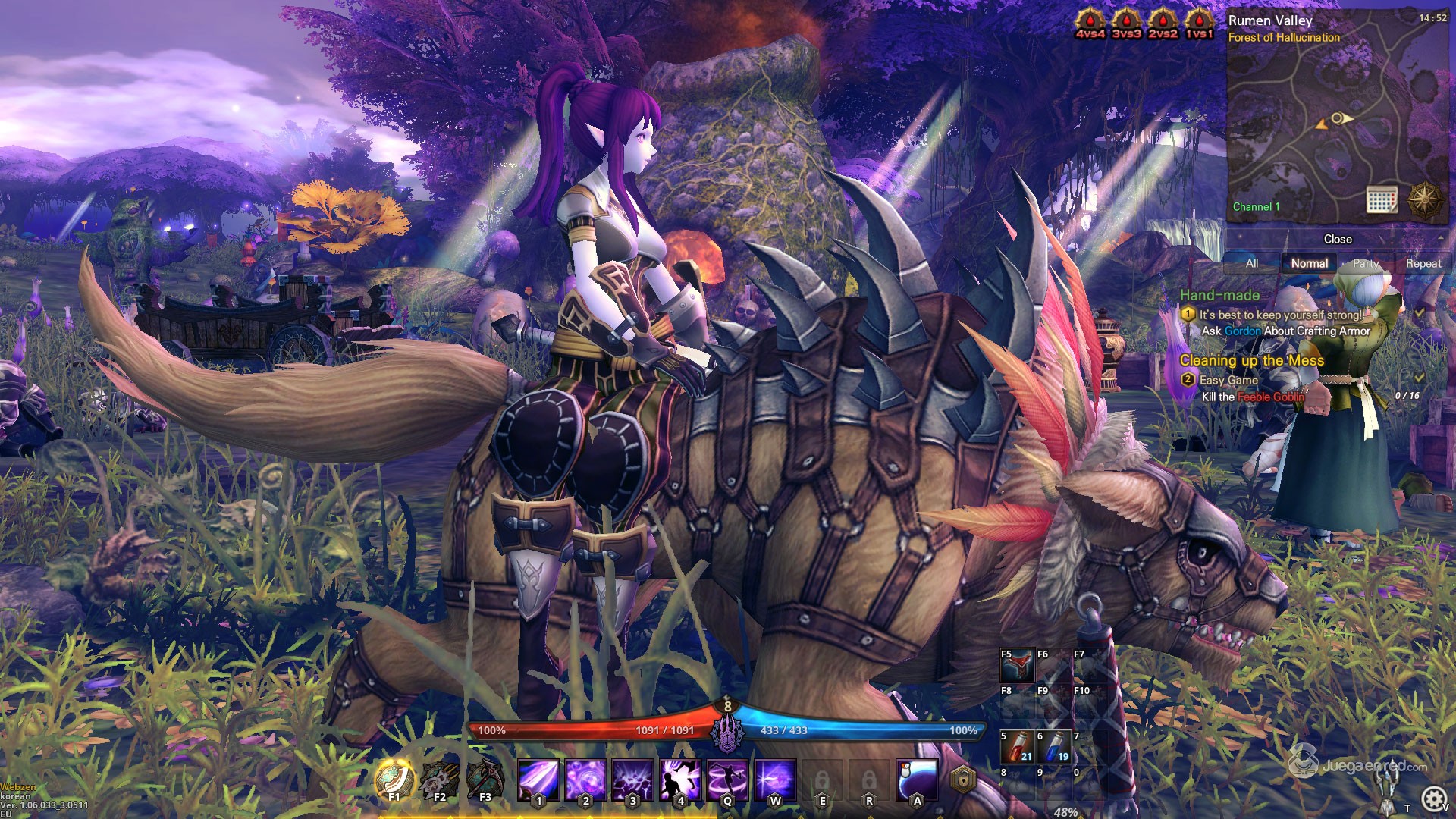
Task: Trigger the spinning kick skill on Q
Action: (727, 780)
